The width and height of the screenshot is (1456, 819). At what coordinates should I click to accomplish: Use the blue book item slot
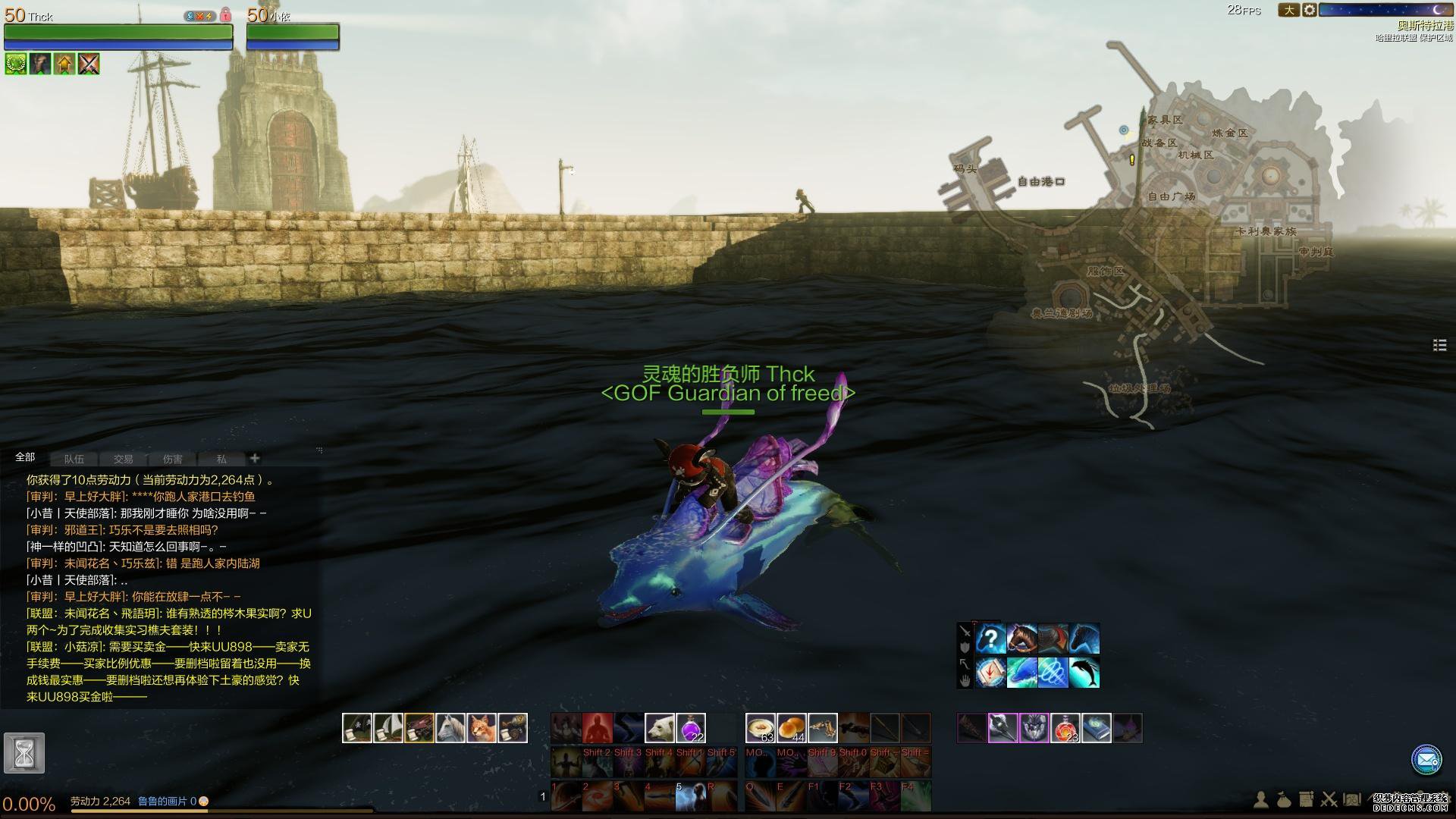click(1097, 728)
